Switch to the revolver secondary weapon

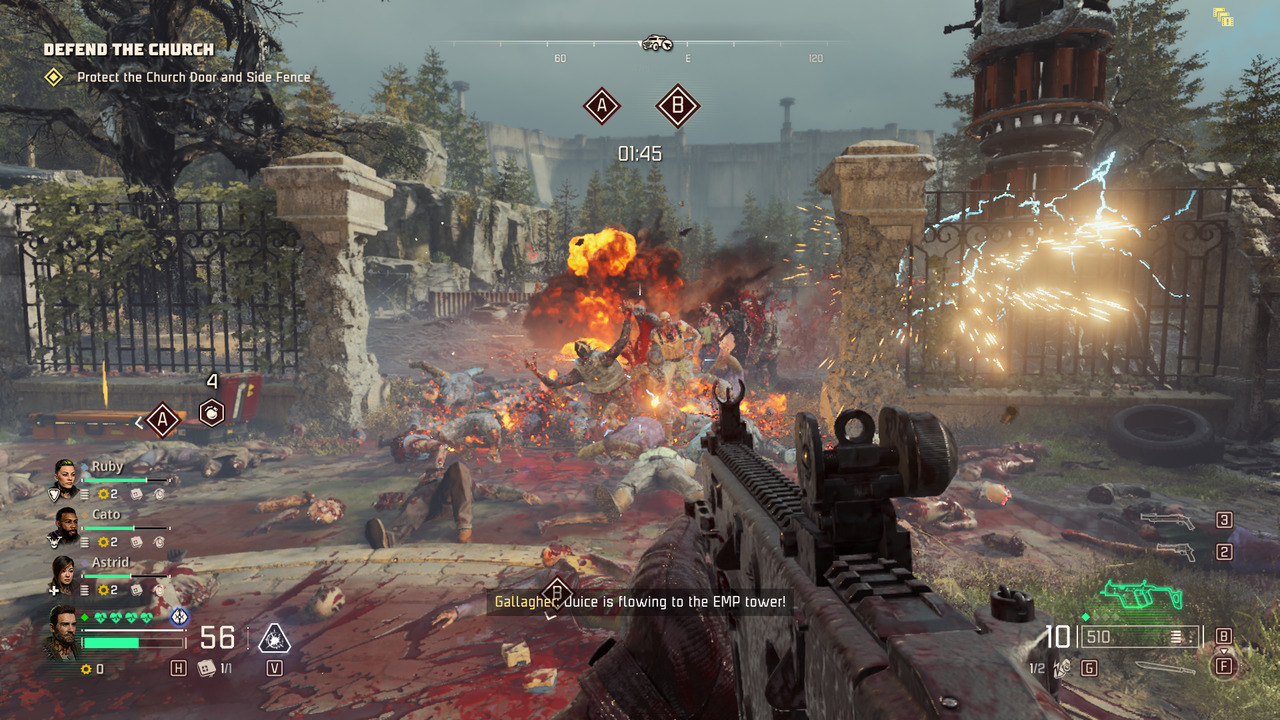(1174, 552)
